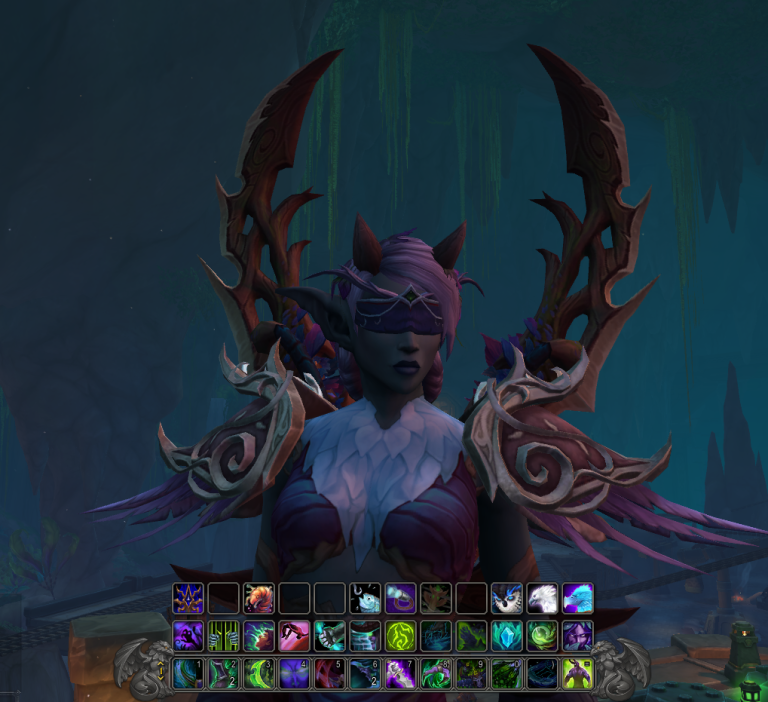
Task: Activate the flashlight item icon
Action: click(400, 598)
